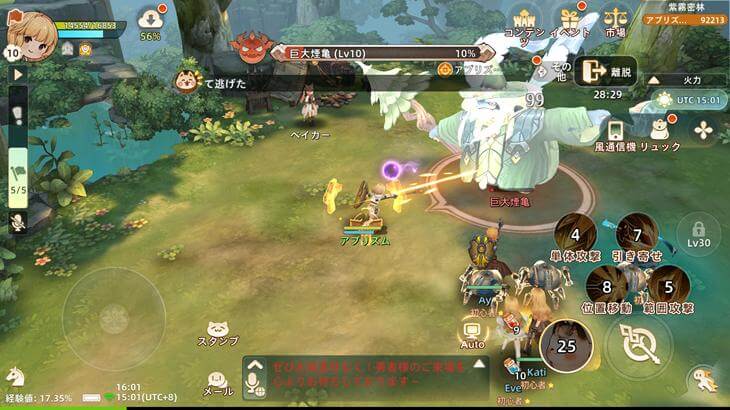Screen dimensions: 730x410
Task: Click the 離脱 (Leave) exit button
Action: (606, 71)
